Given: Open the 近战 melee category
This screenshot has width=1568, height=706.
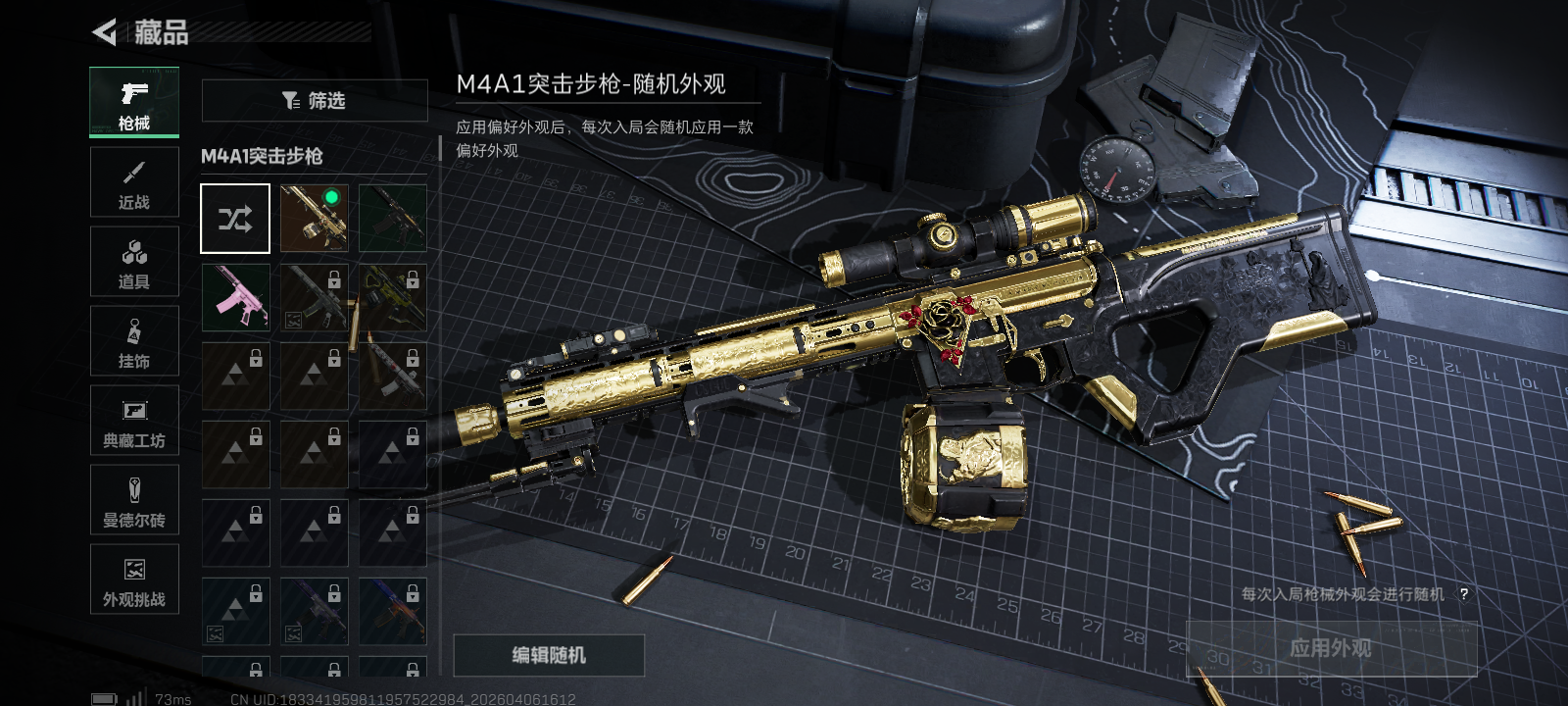Looking at the screenshot, I should [134, 182].
